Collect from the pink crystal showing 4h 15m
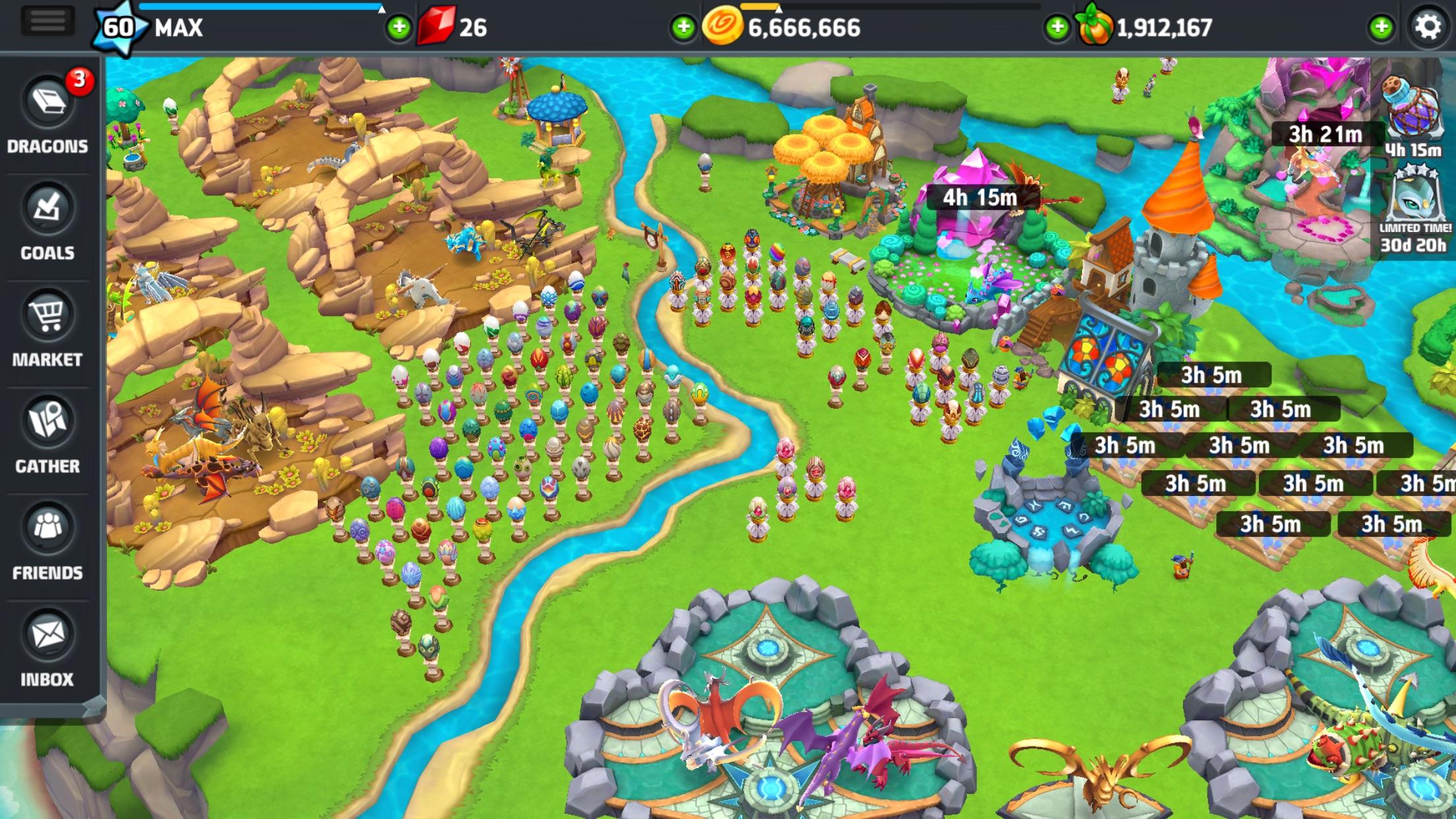Image resolution: width=1456 pixels, height=819 pixels. point(979,198)
